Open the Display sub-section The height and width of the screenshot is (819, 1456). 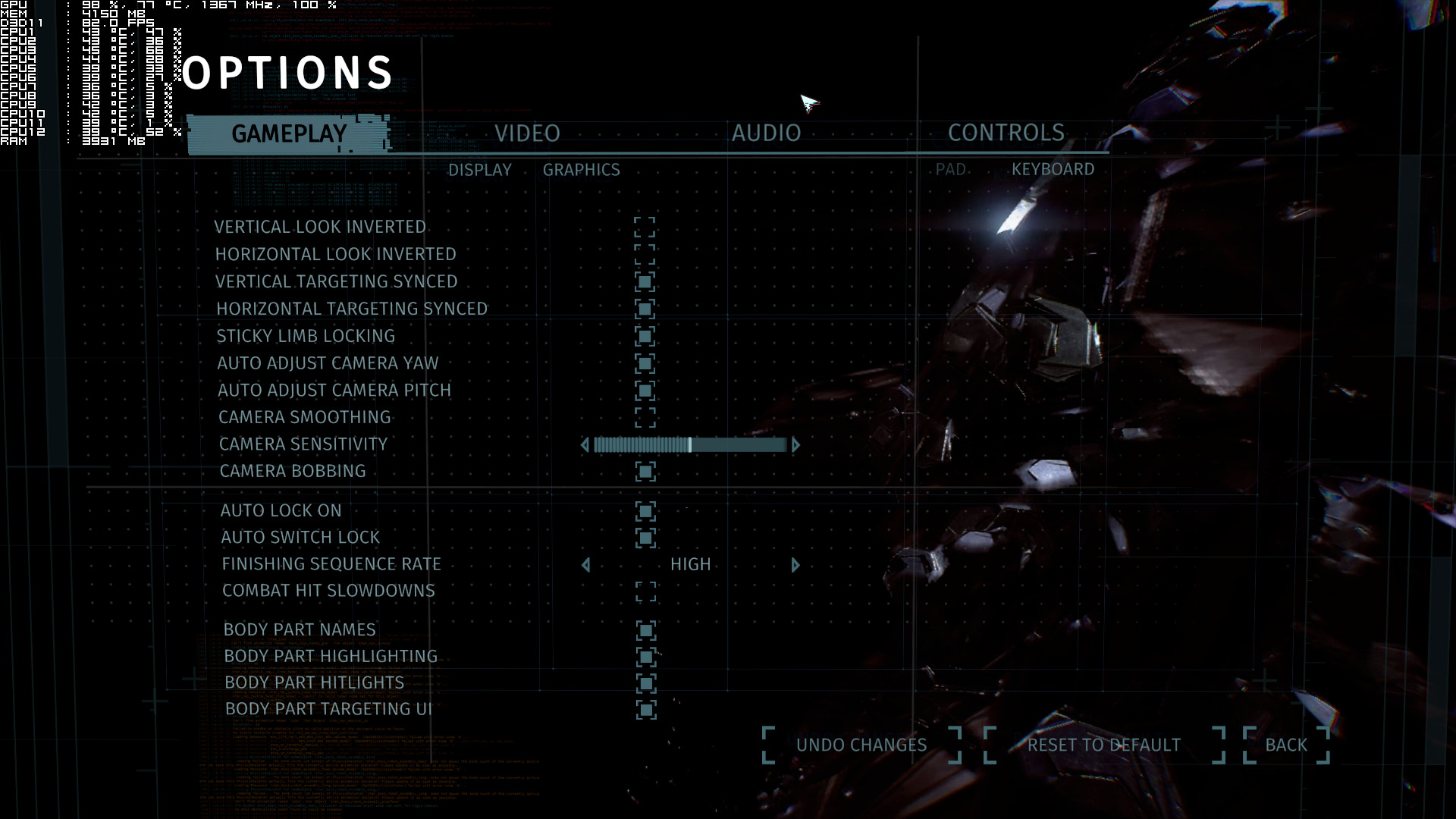(479, 170)
